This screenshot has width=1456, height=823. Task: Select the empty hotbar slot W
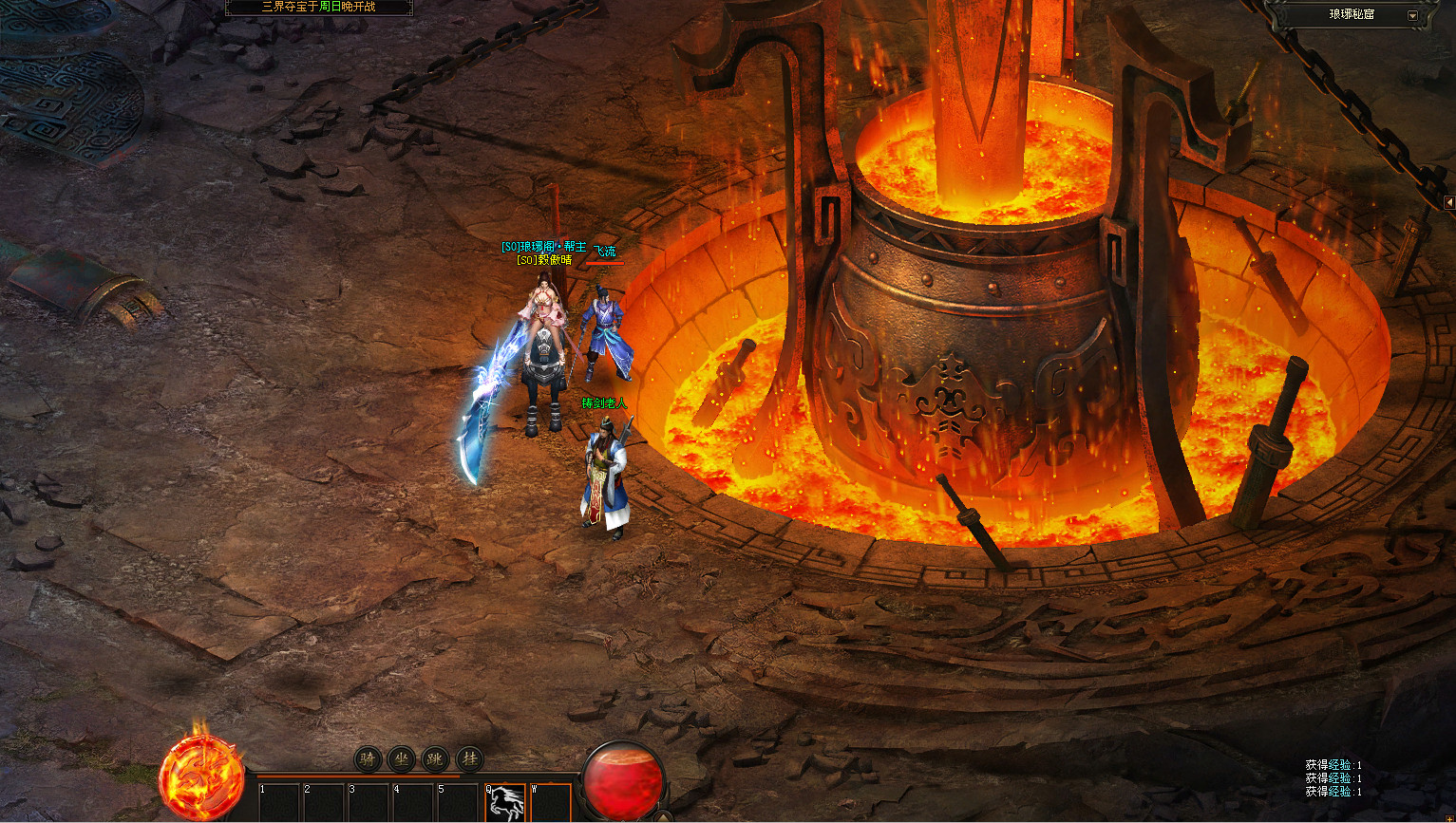coord(551,802)
